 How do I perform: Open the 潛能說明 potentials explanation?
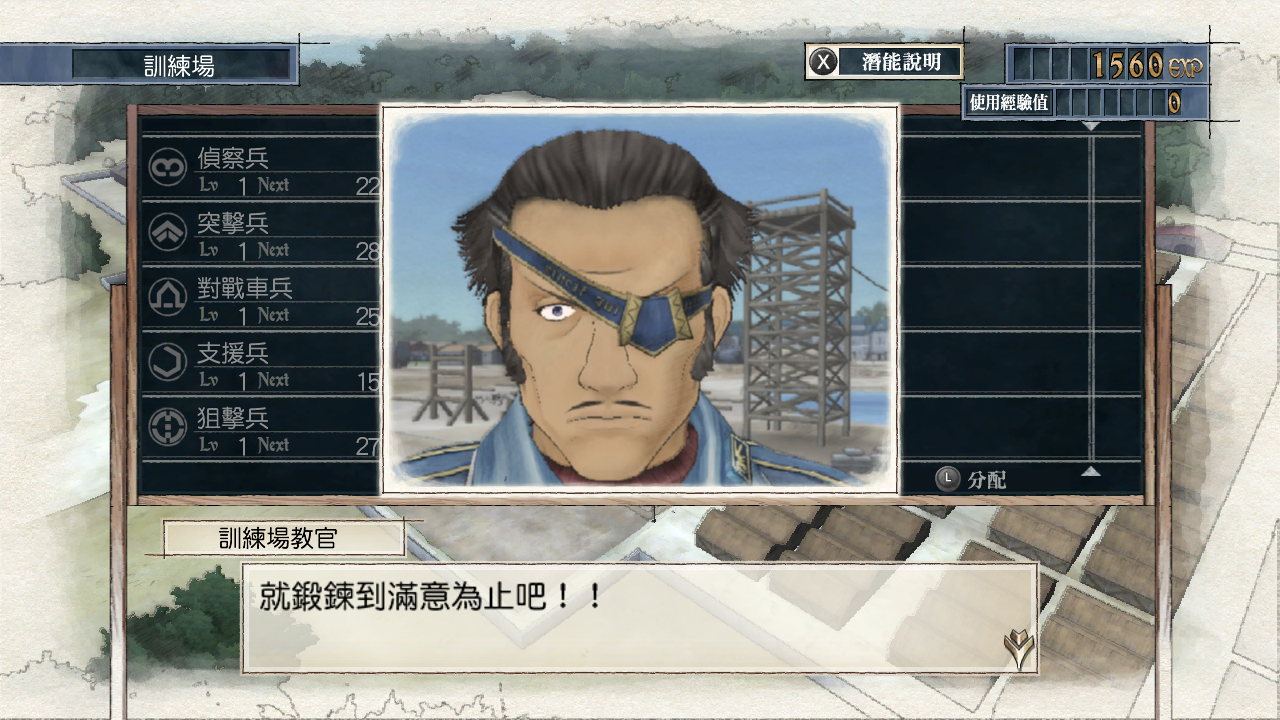pyautogui.click(x=884, y=62)
